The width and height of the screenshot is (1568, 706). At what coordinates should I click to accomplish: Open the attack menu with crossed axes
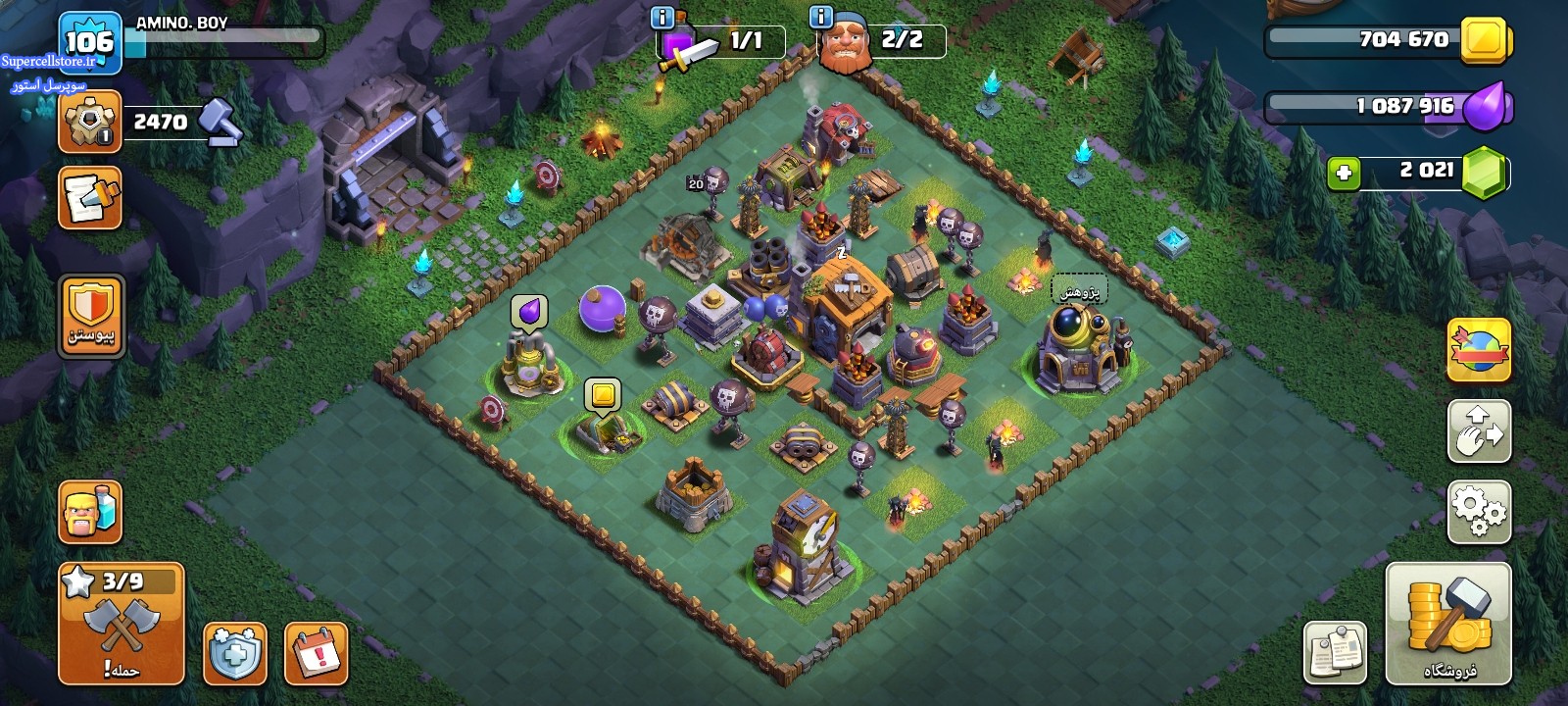pyautogui.click(x=122, y=624)
